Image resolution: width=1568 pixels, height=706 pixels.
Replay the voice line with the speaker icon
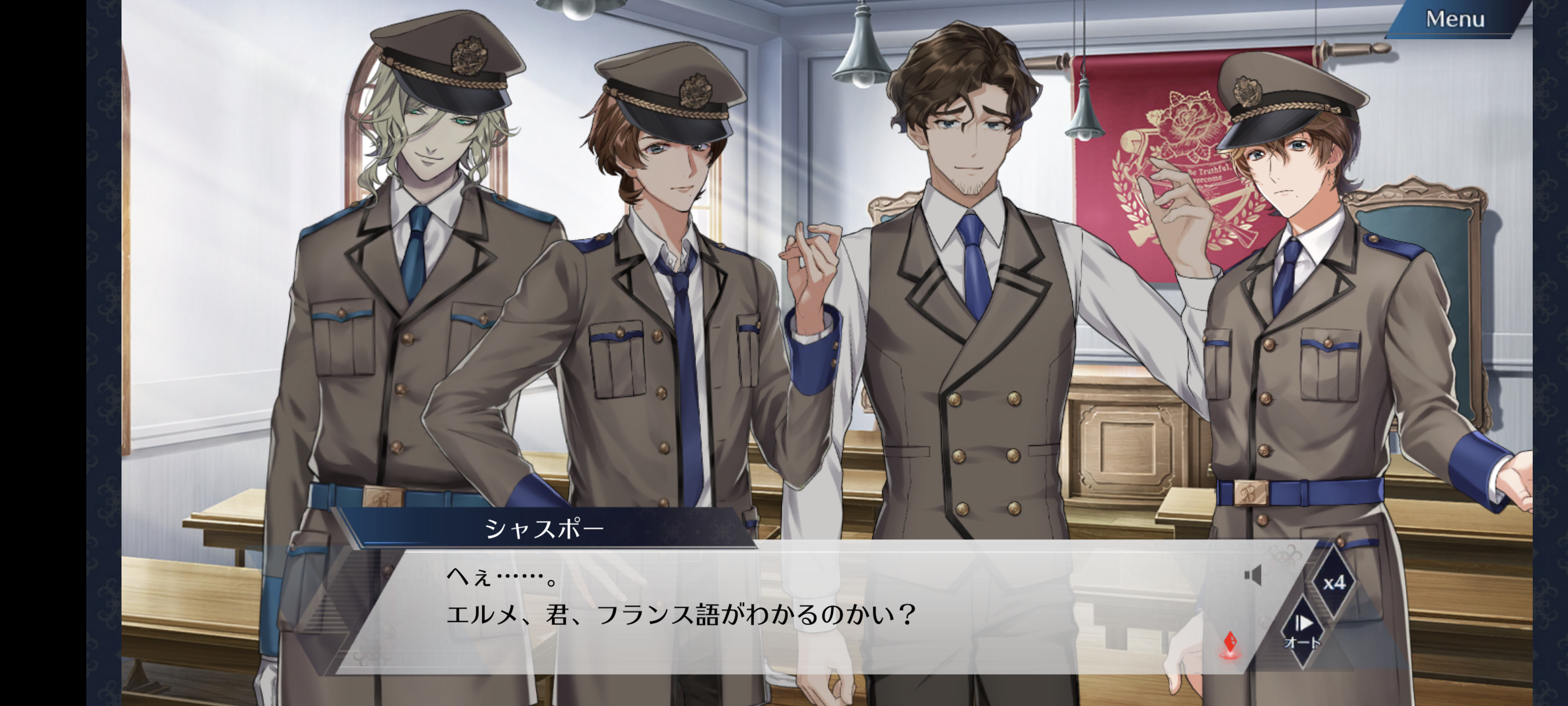(1252, 576)
